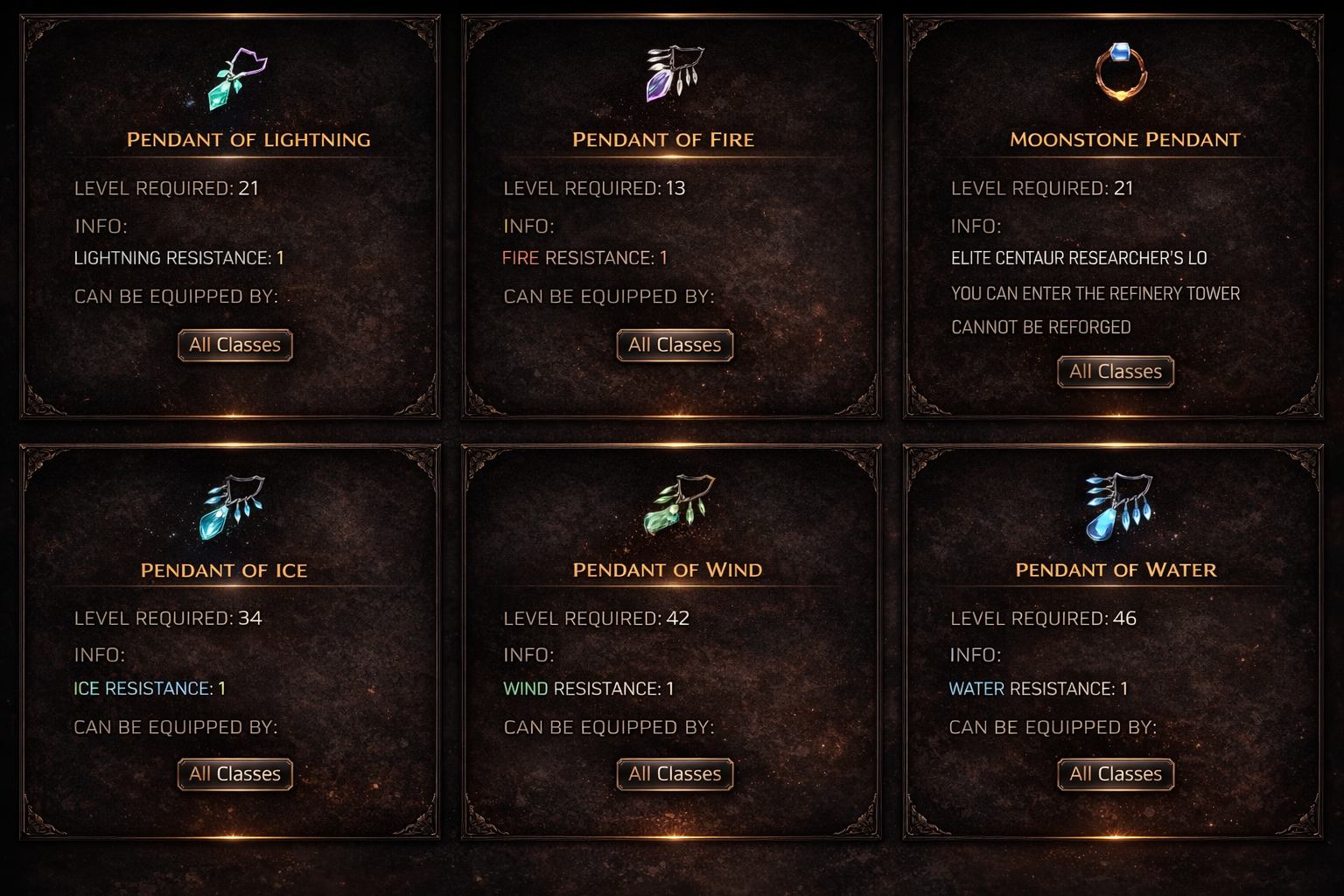Click All Classes under Pendant of Wind
Viewport: 1344px width, 896px height.
point(675,774)
